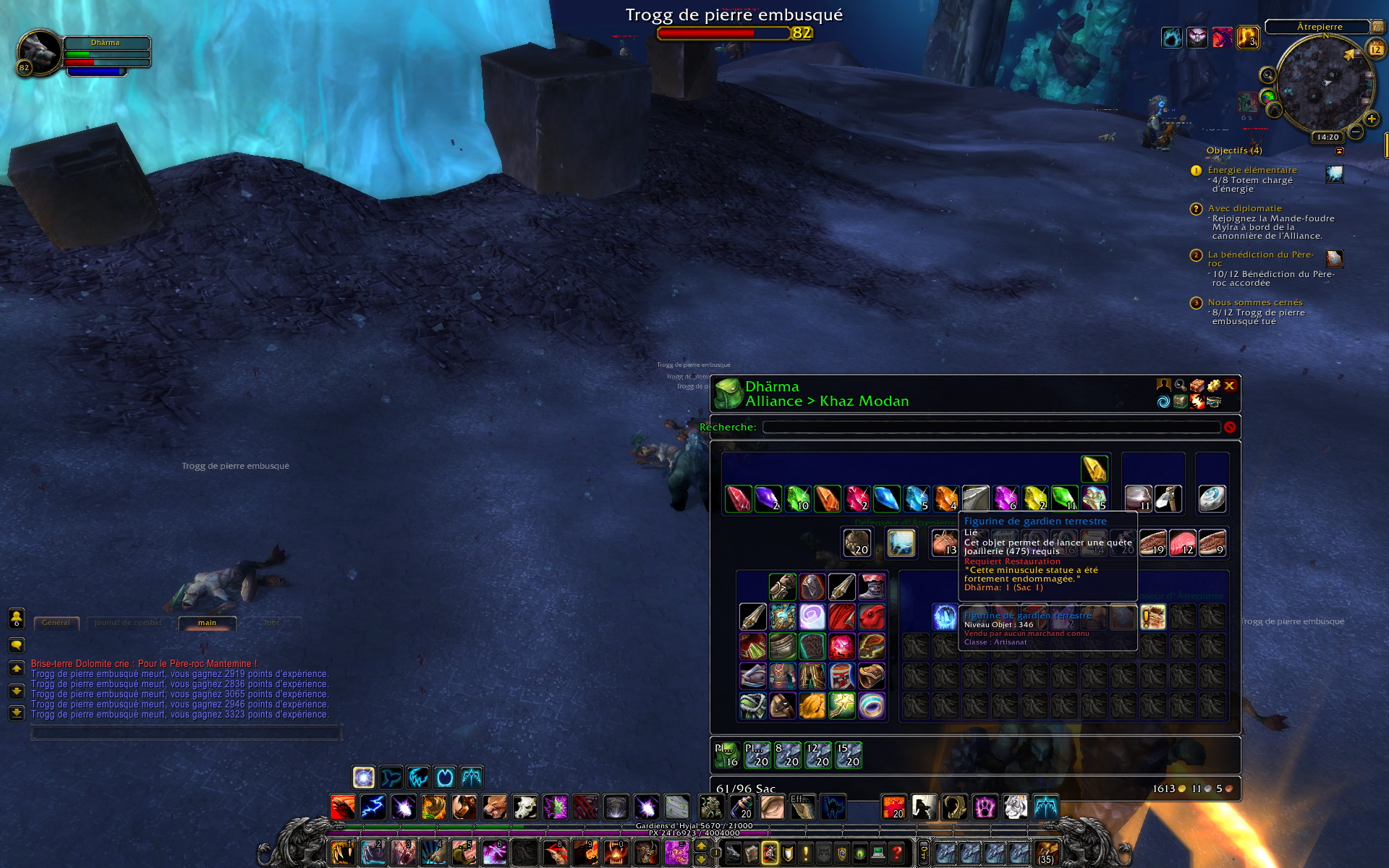Open the calendar button showing 12
This screenshot has height=868, width=1389.
coord(1375,49)
